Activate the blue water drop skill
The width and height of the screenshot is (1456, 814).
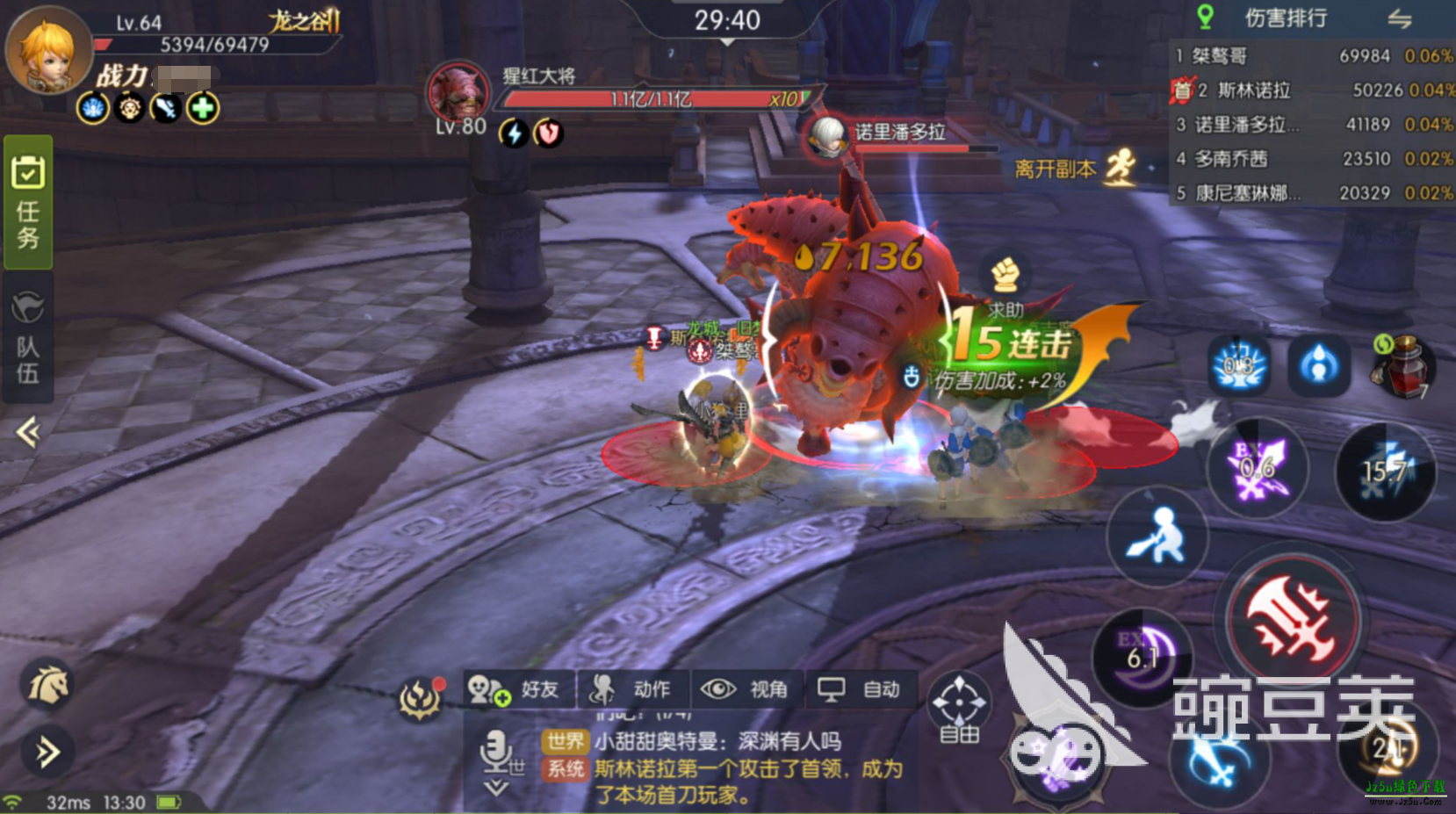1318,364
